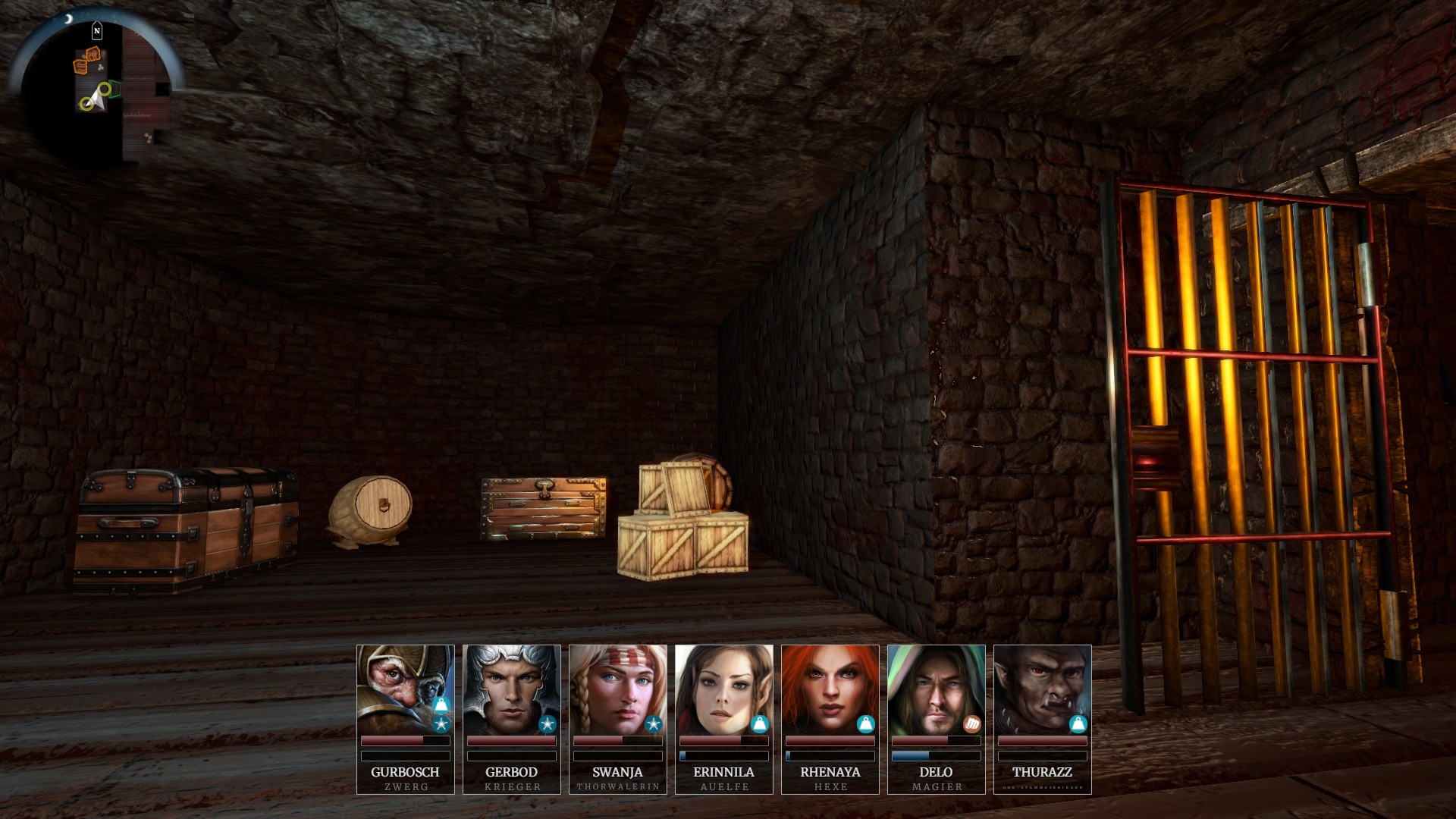Open Erinnila the Auelfe character portrait

coord(723,689)
